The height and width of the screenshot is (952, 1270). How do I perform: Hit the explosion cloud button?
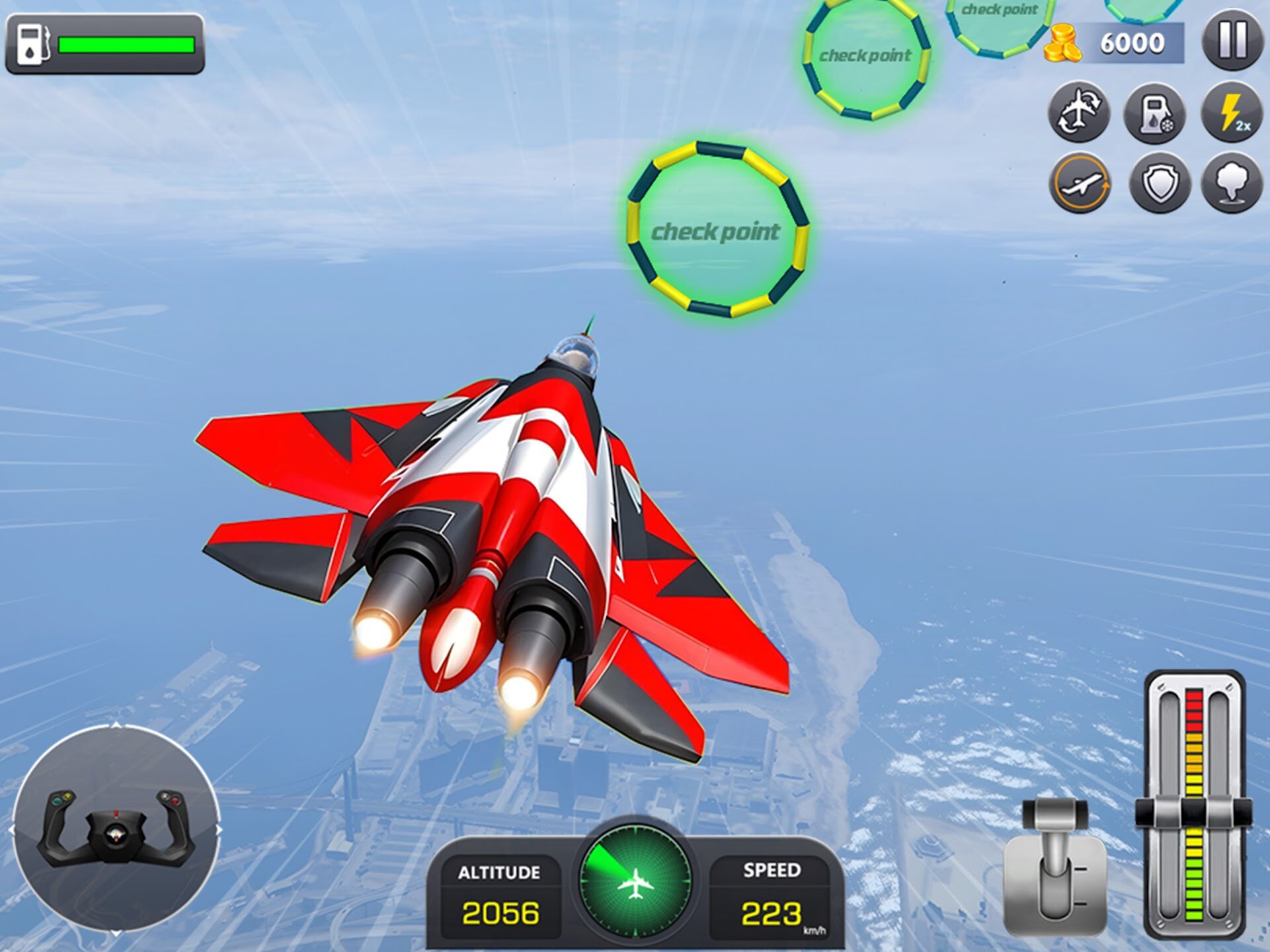point(1230,184)
